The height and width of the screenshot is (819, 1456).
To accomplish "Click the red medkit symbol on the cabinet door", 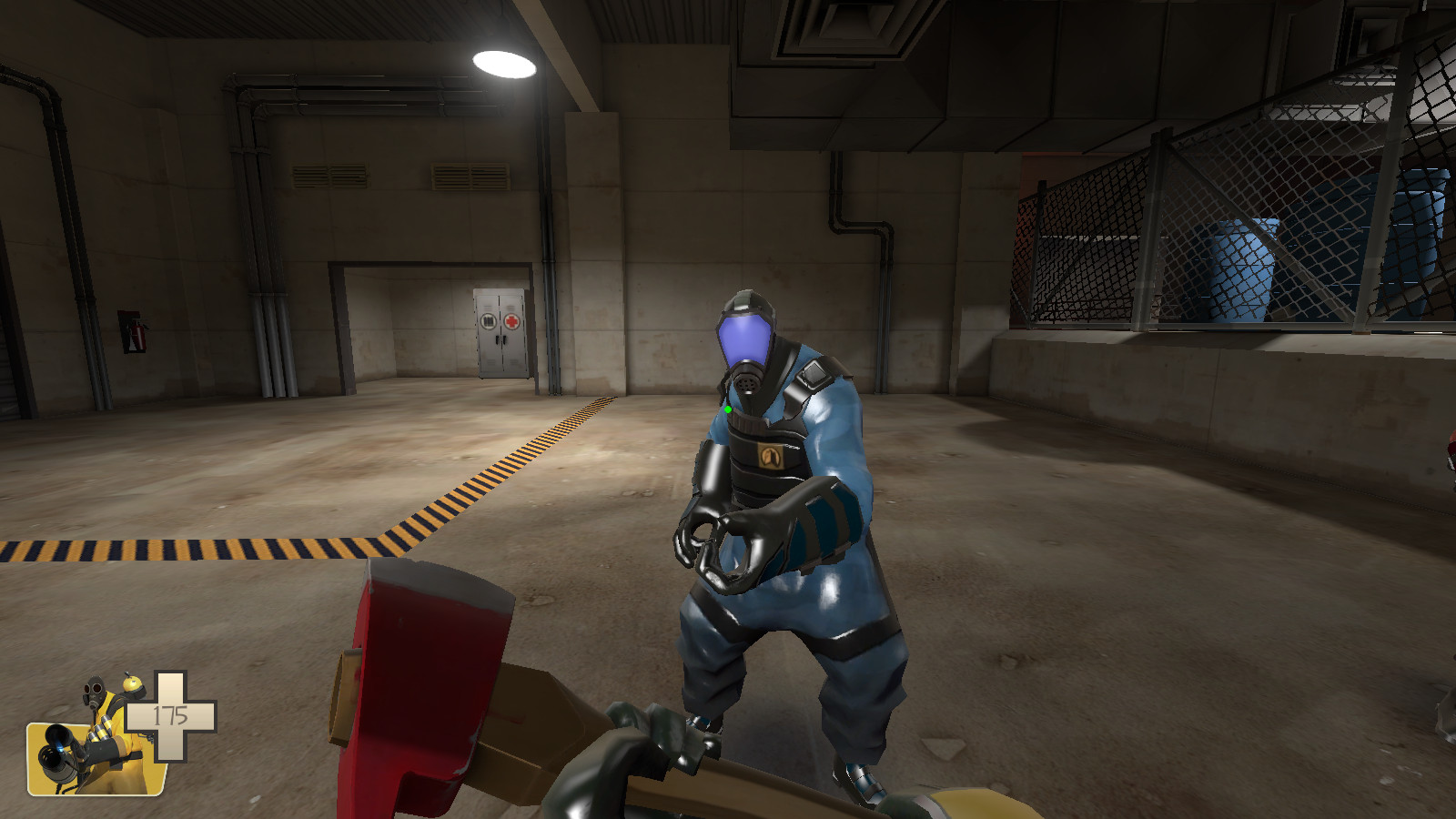I will tap(512, 321).
